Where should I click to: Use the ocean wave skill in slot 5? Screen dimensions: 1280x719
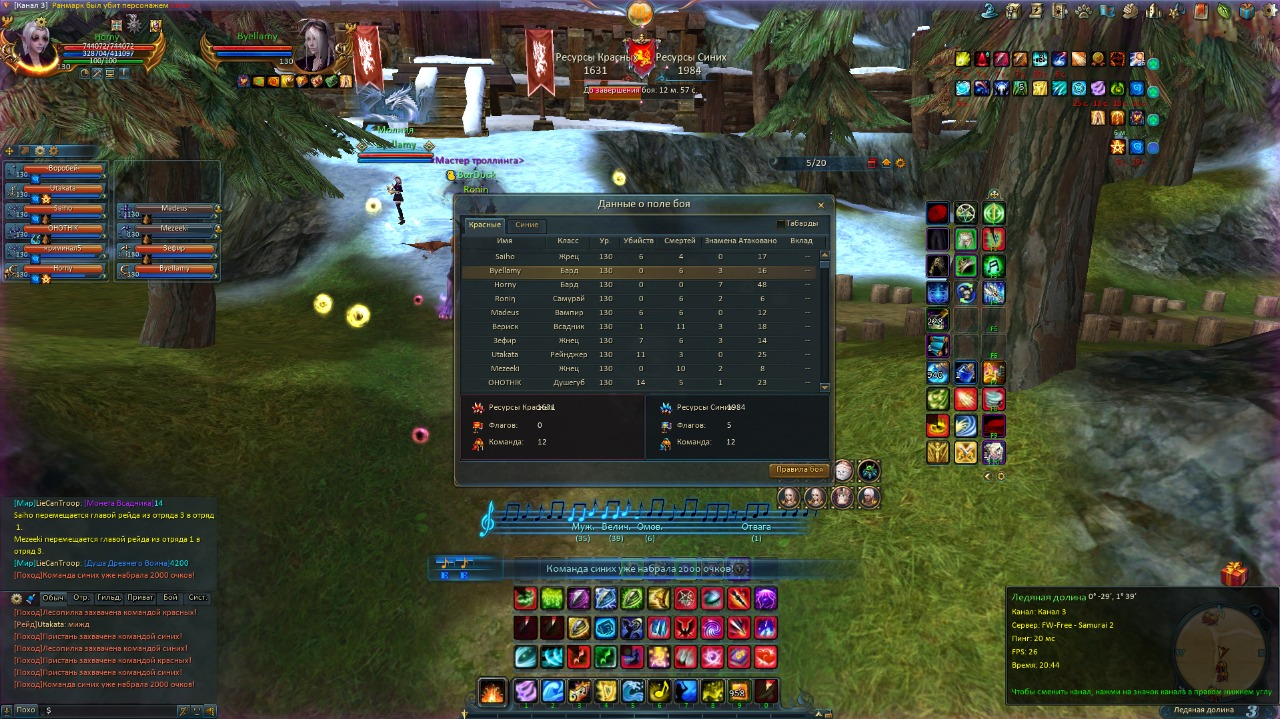[x=633, y=691]
